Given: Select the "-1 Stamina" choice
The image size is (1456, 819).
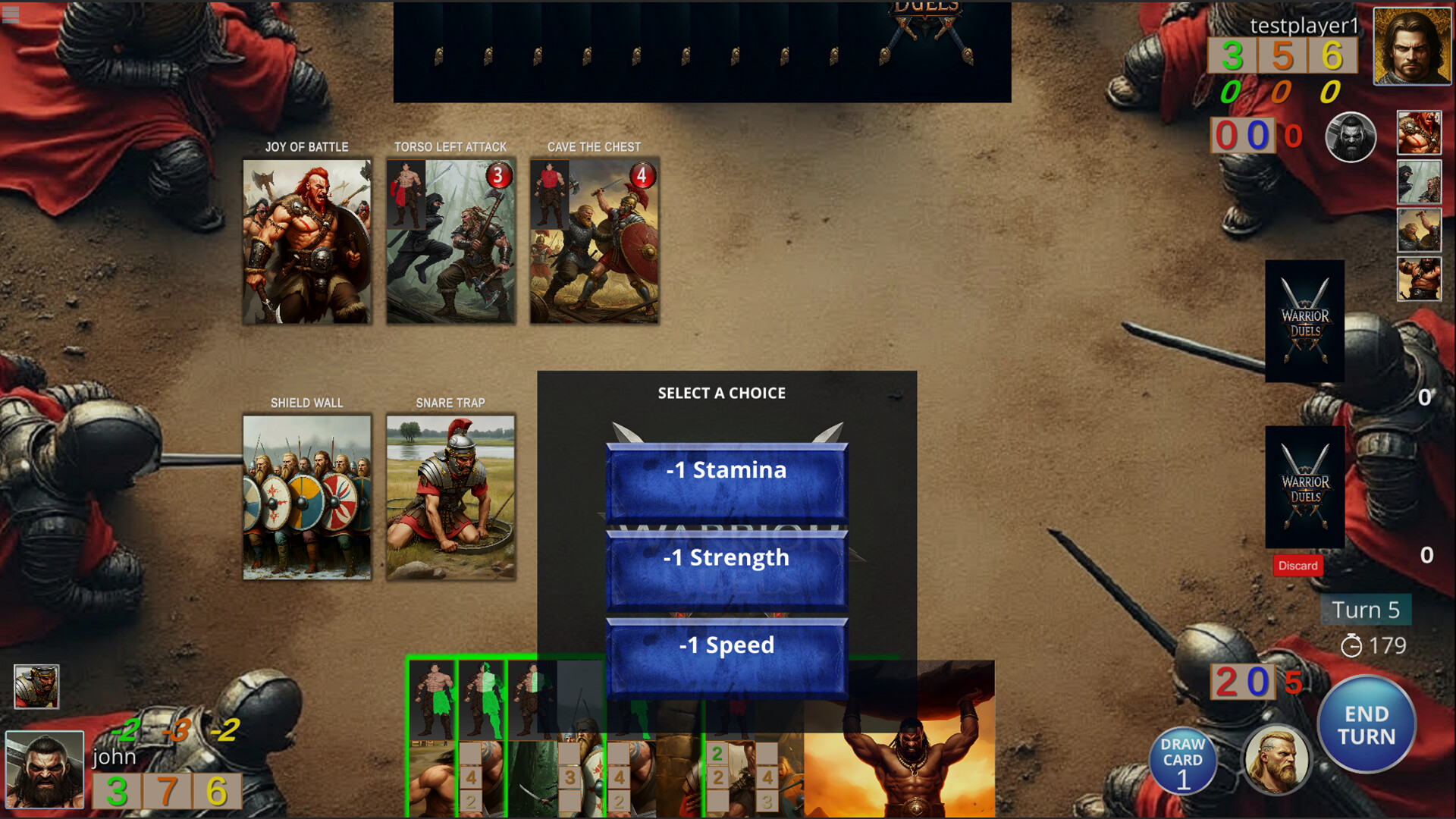Looking at the screenshot, I should tap(726, 470).
